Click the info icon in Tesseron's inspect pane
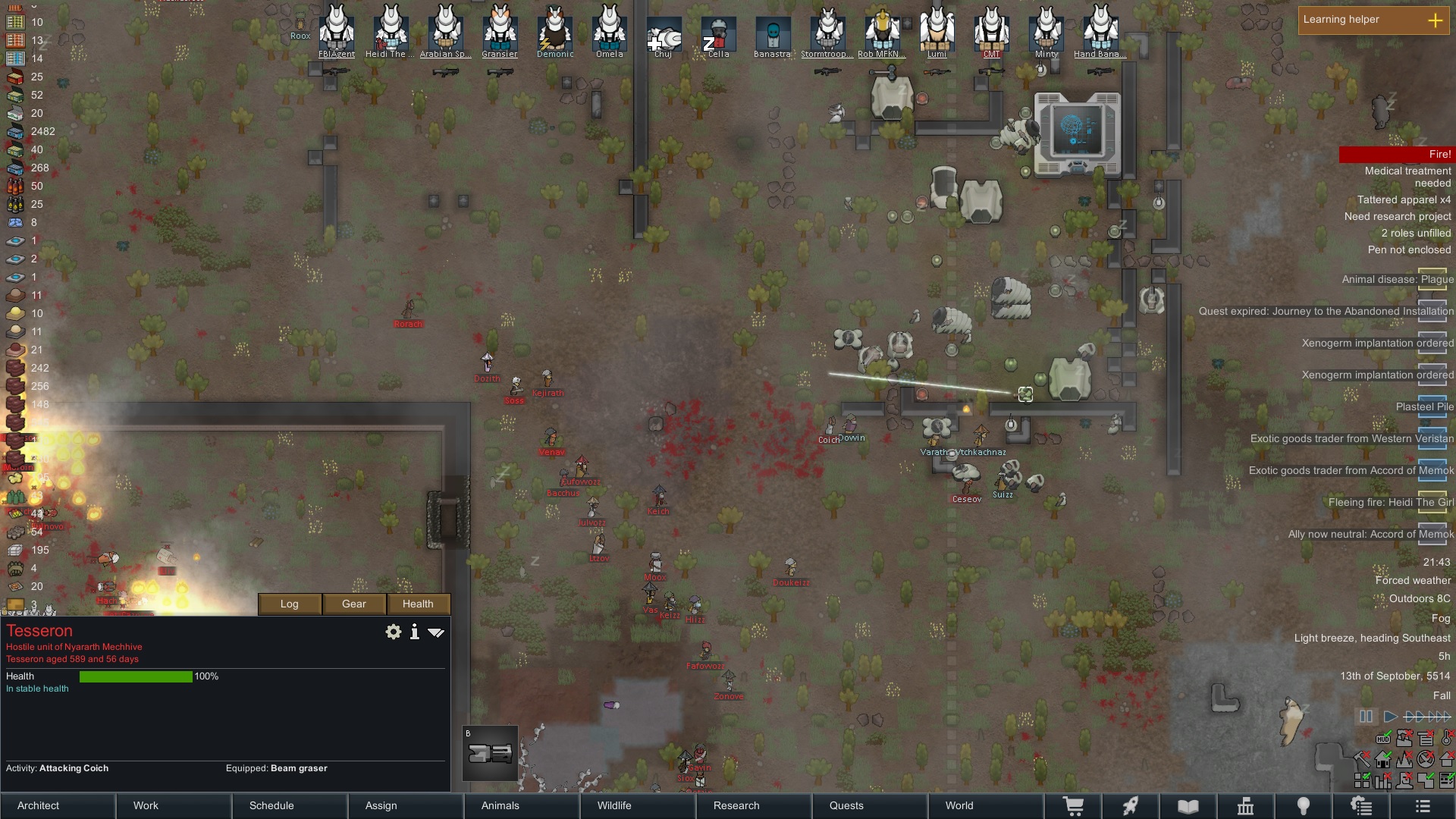1456x819 pixels. point(414,631)
